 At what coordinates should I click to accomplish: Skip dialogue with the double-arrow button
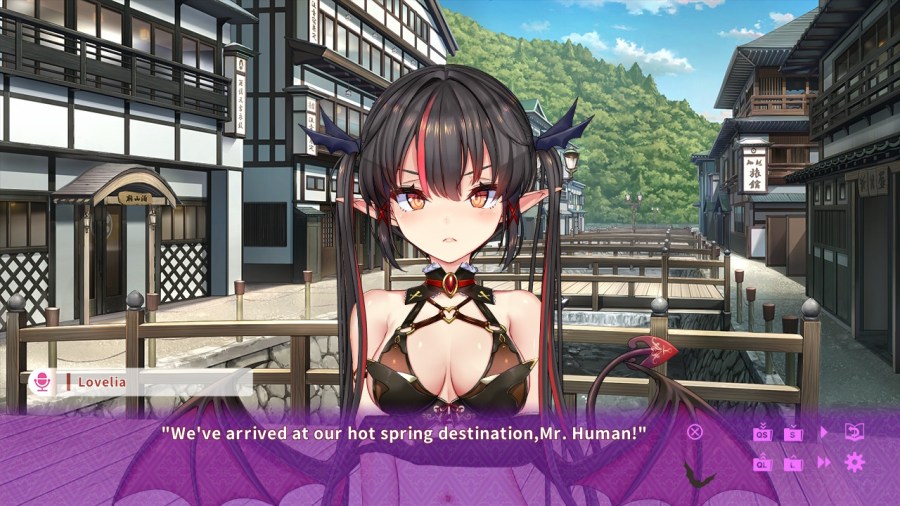click(x=824, y=462)
